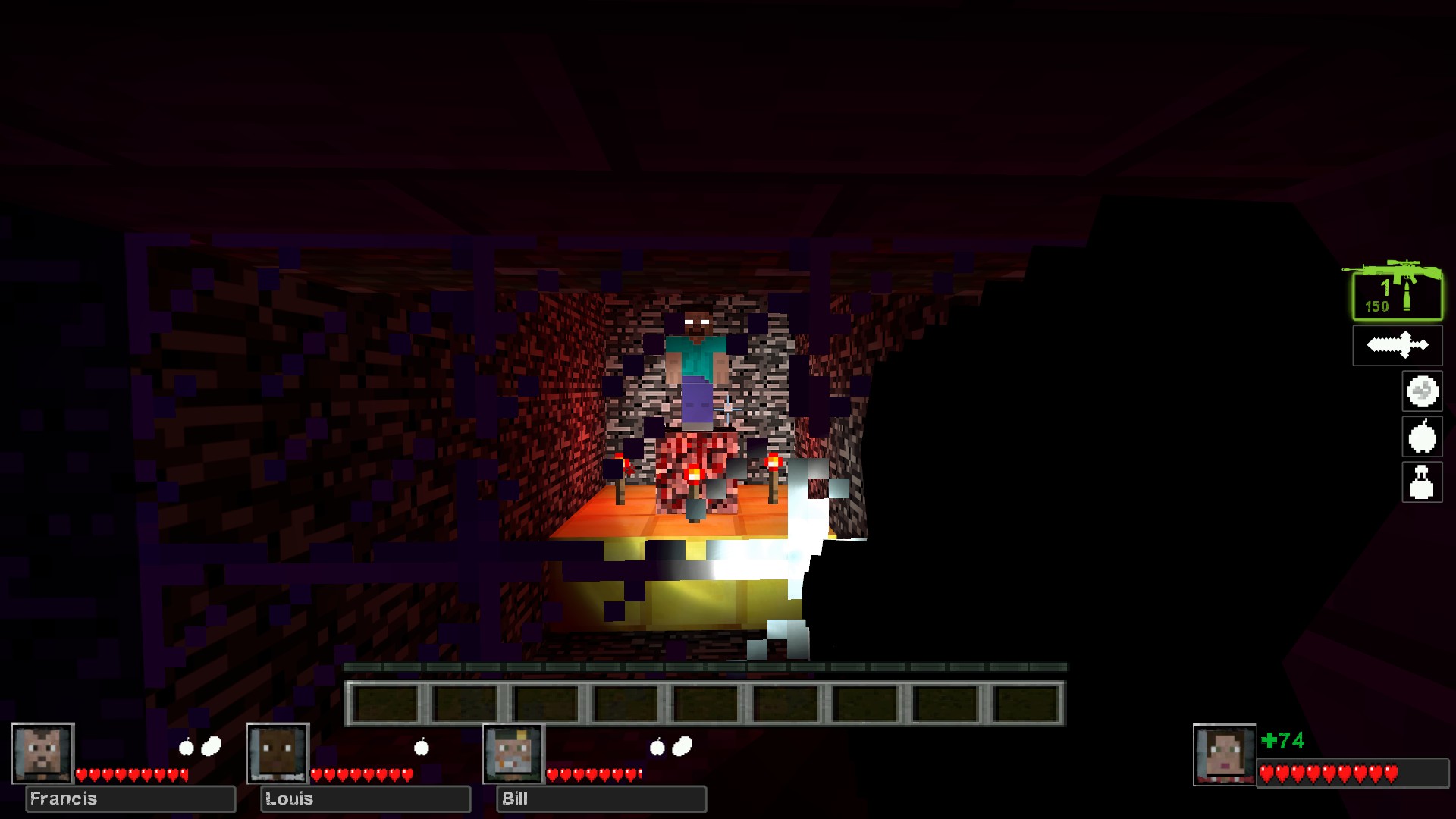Click Louis's teammate portrait
The height and width of the screenshot is (819, 1456).
pyautogui.click(x=278, y=753)
